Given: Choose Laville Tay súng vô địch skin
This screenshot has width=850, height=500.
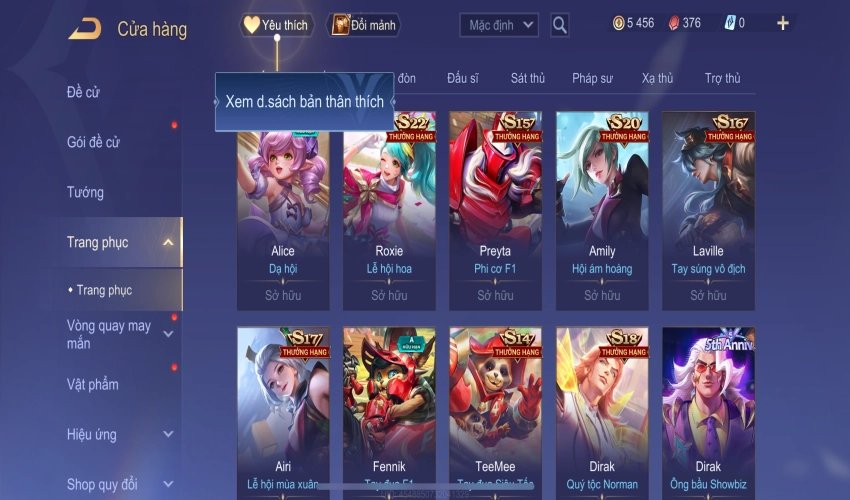Looking at the screenshot, I should click(708, 208).
